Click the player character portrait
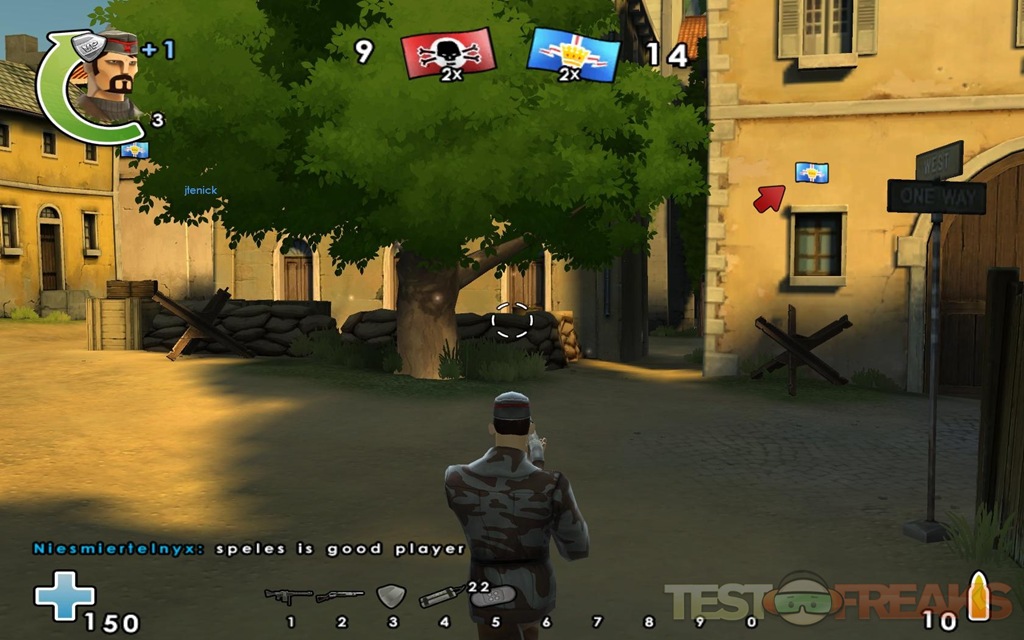This screenshot has width=1024, height=640. click(107, 75)
